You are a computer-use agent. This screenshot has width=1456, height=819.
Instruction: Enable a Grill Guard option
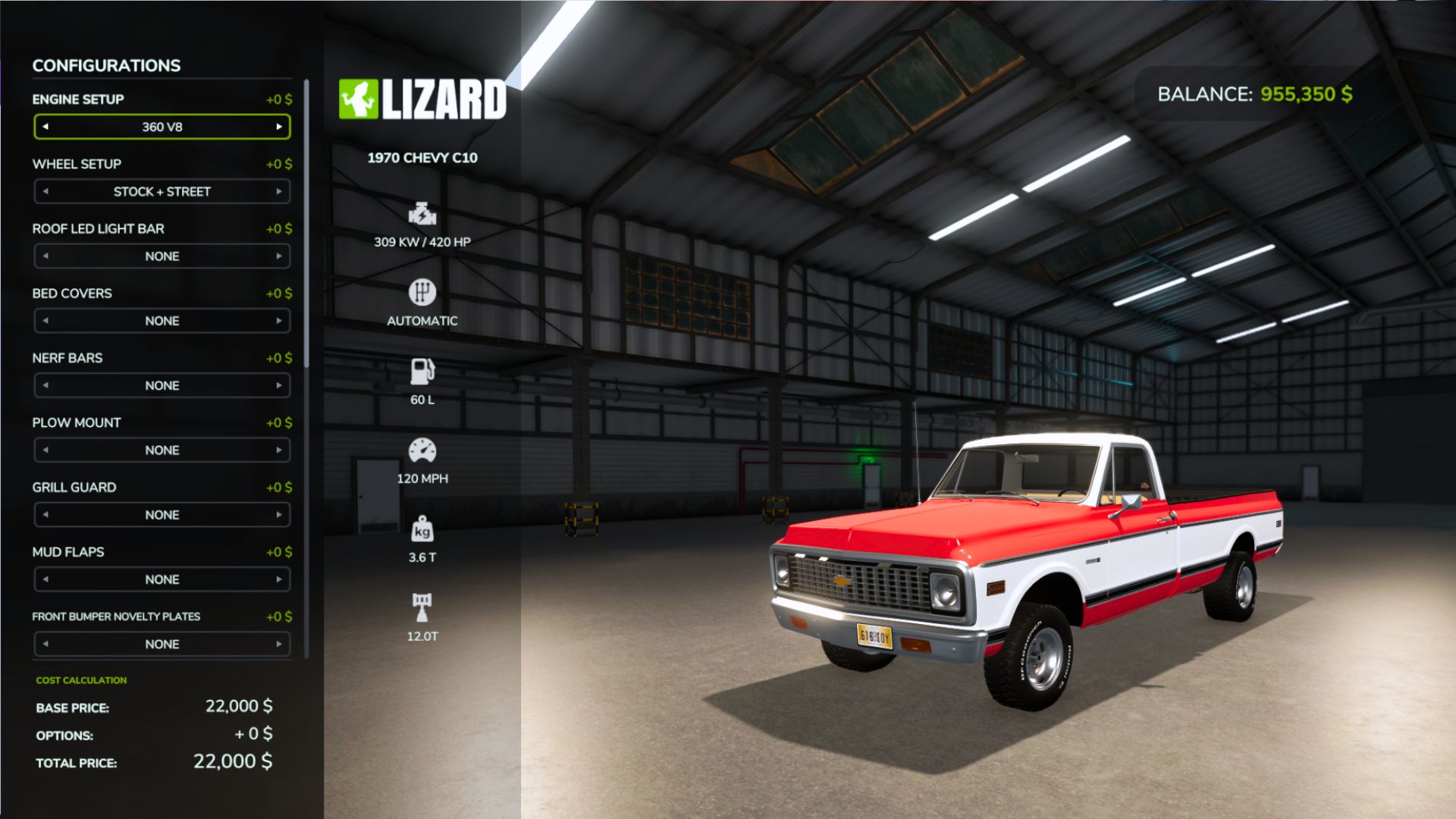(280, 514)
